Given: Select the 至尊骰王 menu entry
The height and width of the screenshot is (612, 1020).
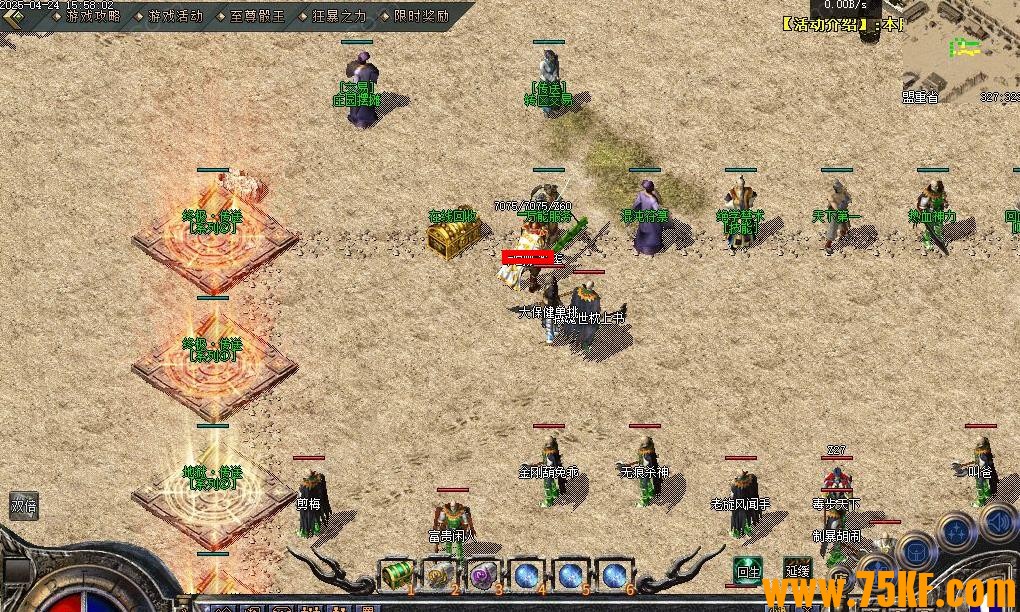Looking at the screenshot, I should tap(257, 16).
